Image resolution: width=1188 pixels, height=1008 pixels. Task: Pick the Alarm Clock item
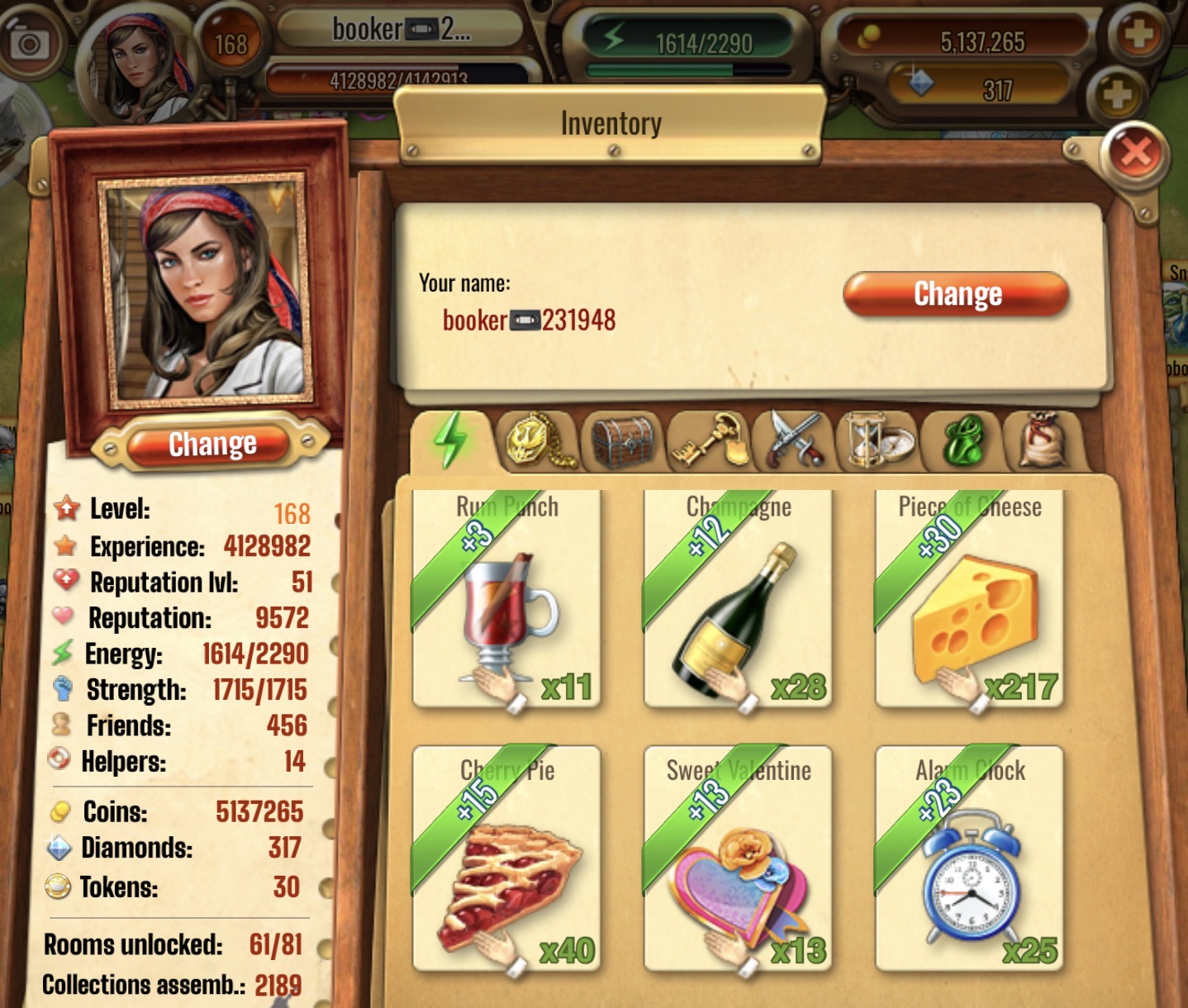[x=968, y=859]
